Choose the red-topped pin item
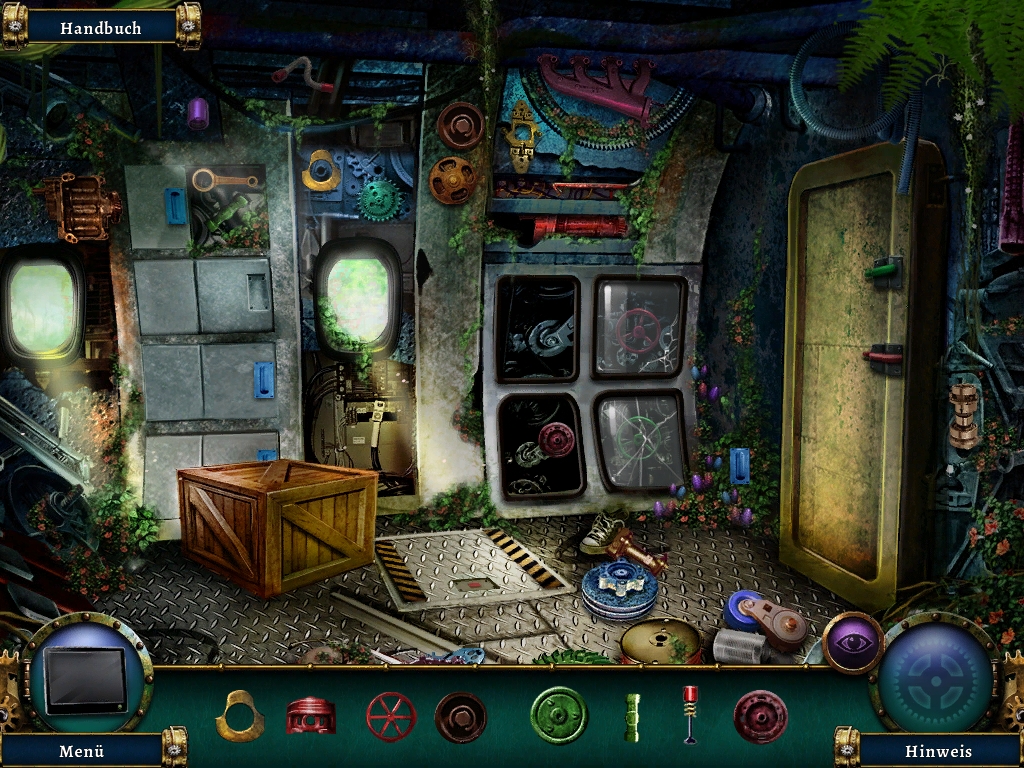Viewport: 1024px width, 768px height. (690, 714)
